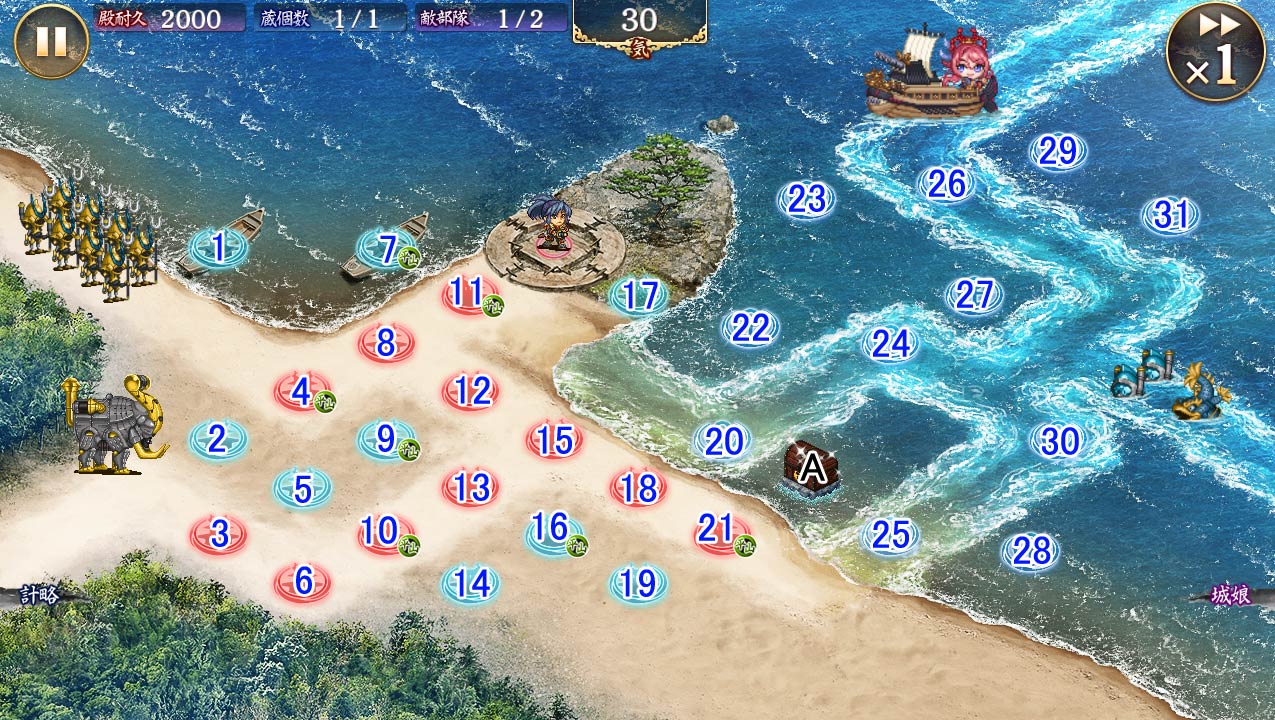This screenshot has width=1275, height=720.
Task: Pause the battle
Action: 51,42
